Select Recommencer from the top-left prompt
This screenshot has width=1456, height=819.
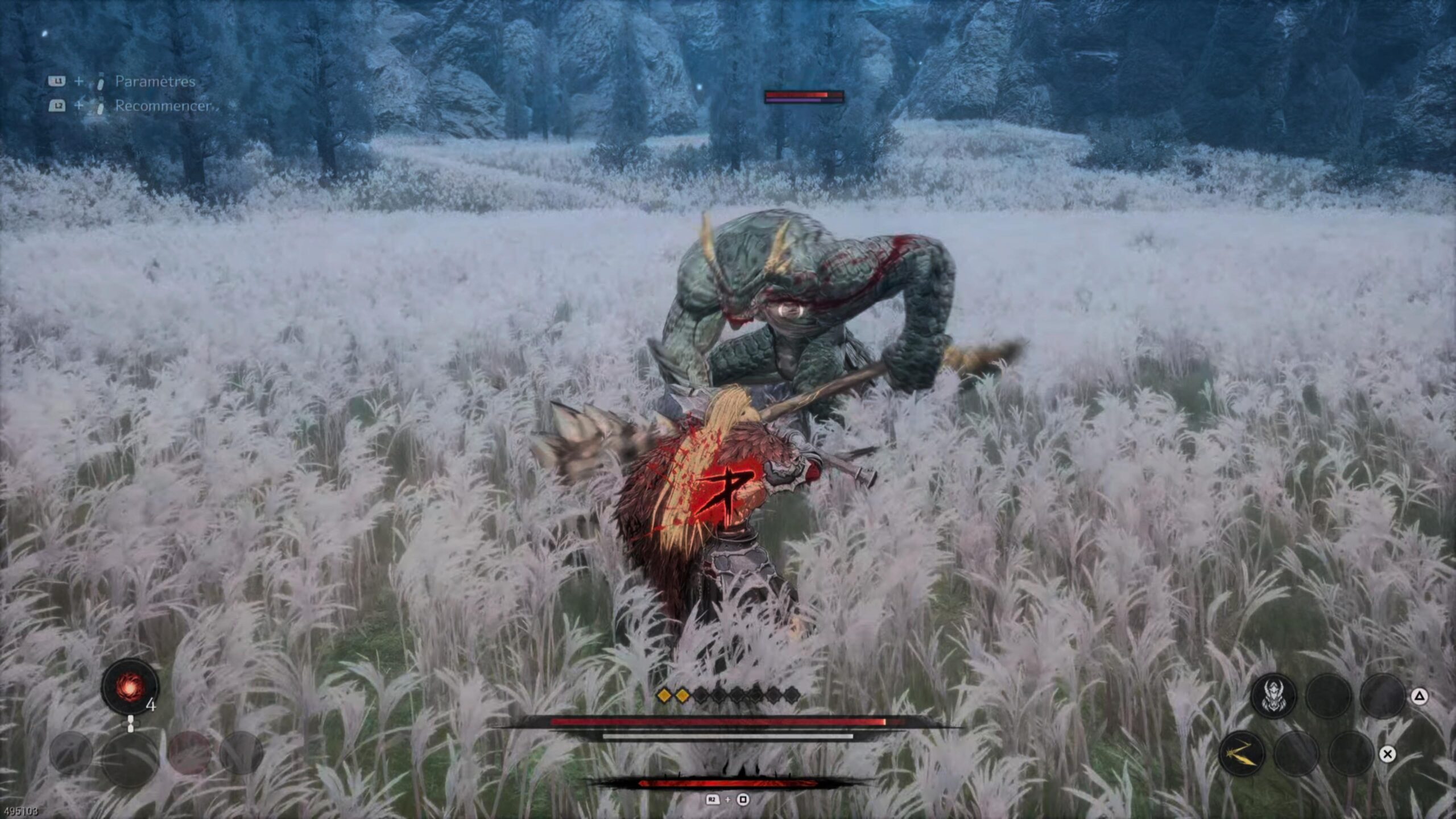[162, 105]
